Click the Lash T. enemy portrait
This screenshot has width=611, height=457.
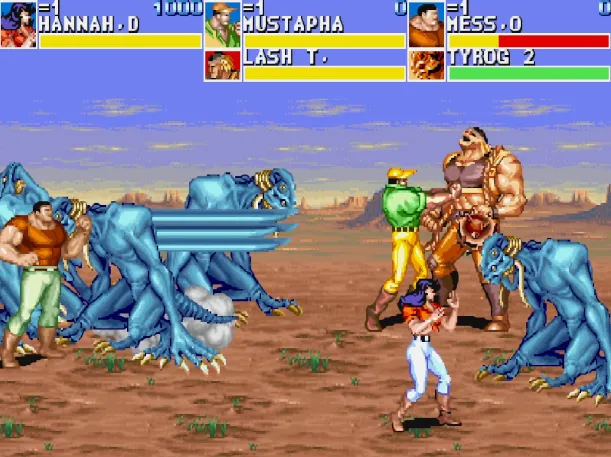tap(222, 65)
